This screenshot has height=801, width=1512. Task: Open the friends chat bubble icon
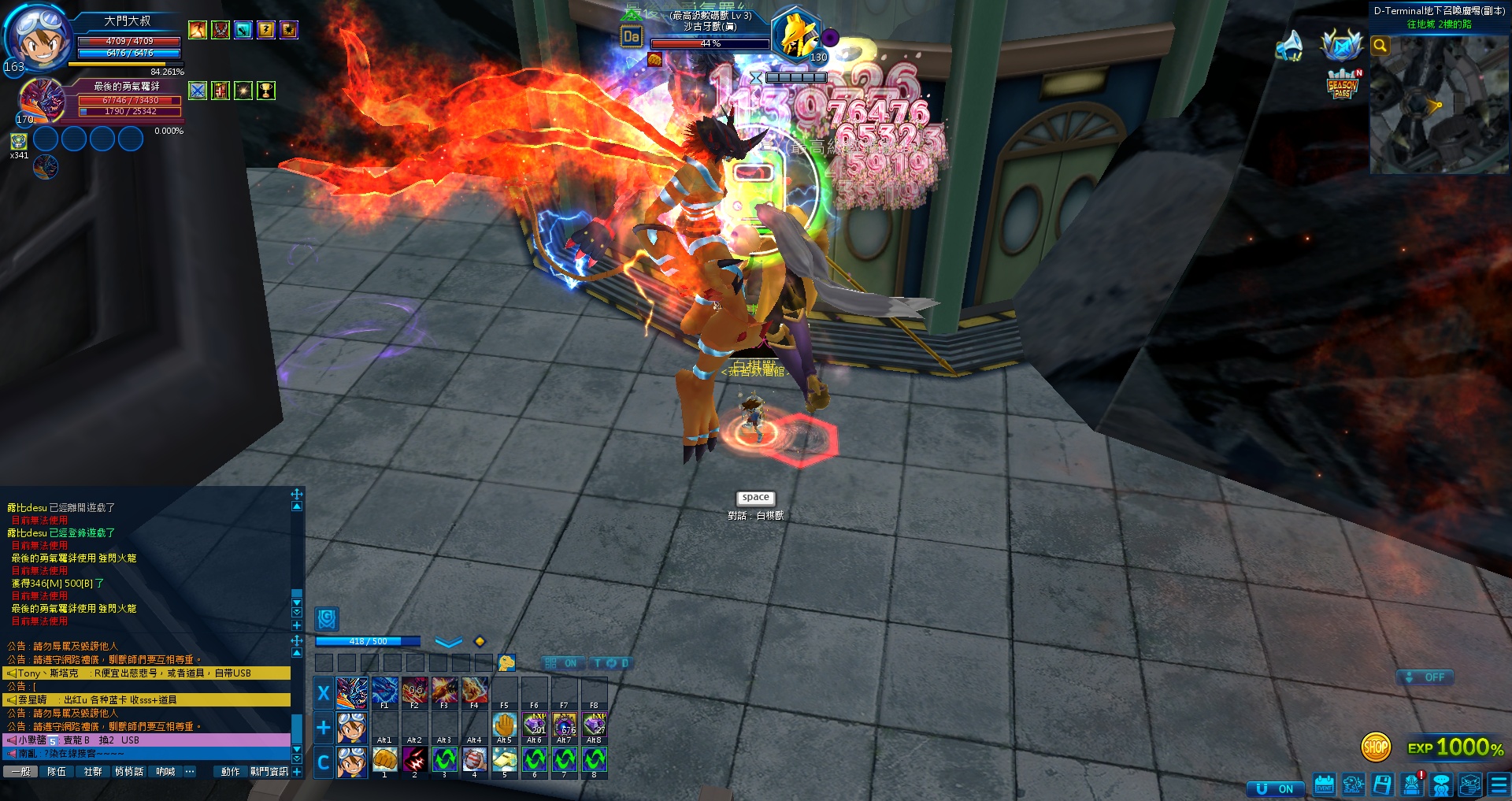tap(1441, 785)
